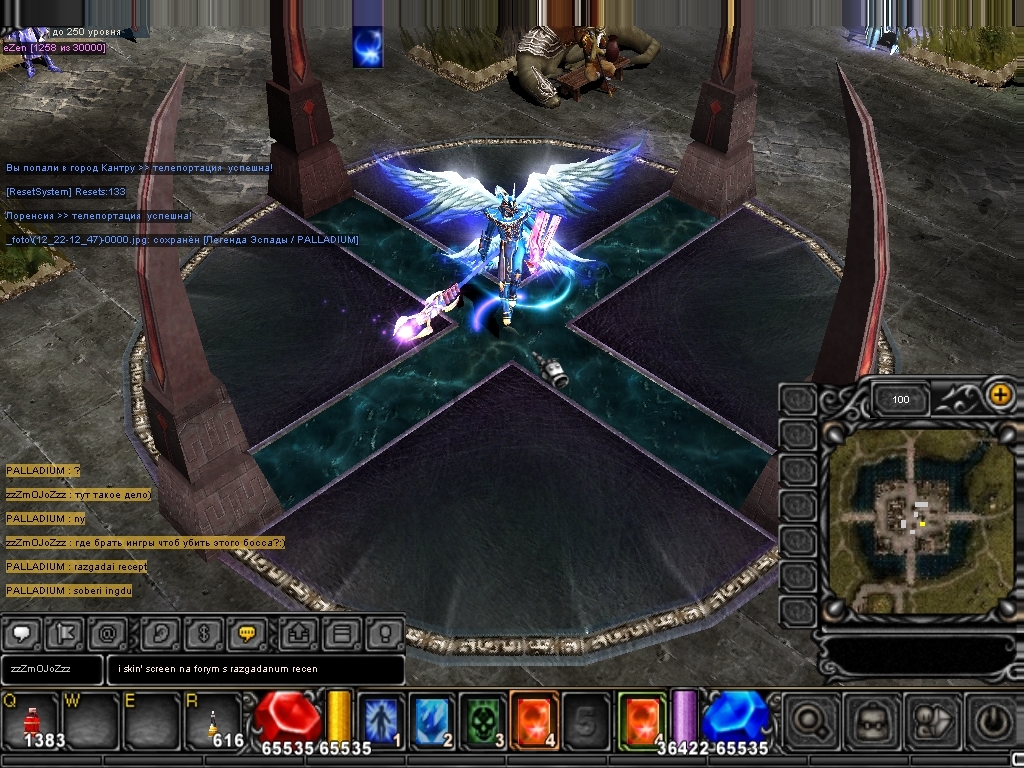This screenshot has height=768, width=1024.
Task: Activate the blue ice crystal skill 2
Action: (432, 718)
